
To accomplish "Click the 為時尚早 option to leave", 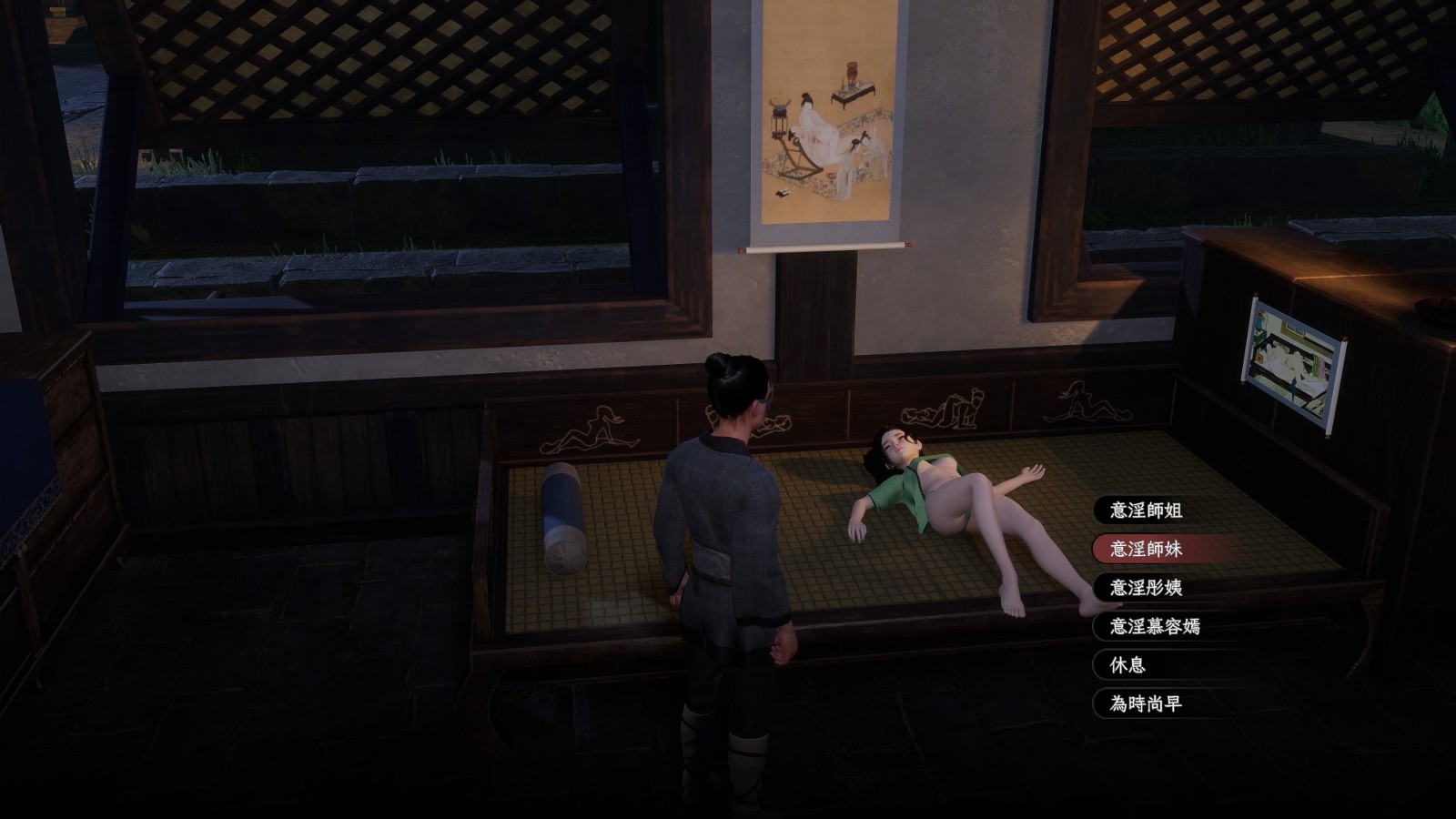I will point(1146,703).
